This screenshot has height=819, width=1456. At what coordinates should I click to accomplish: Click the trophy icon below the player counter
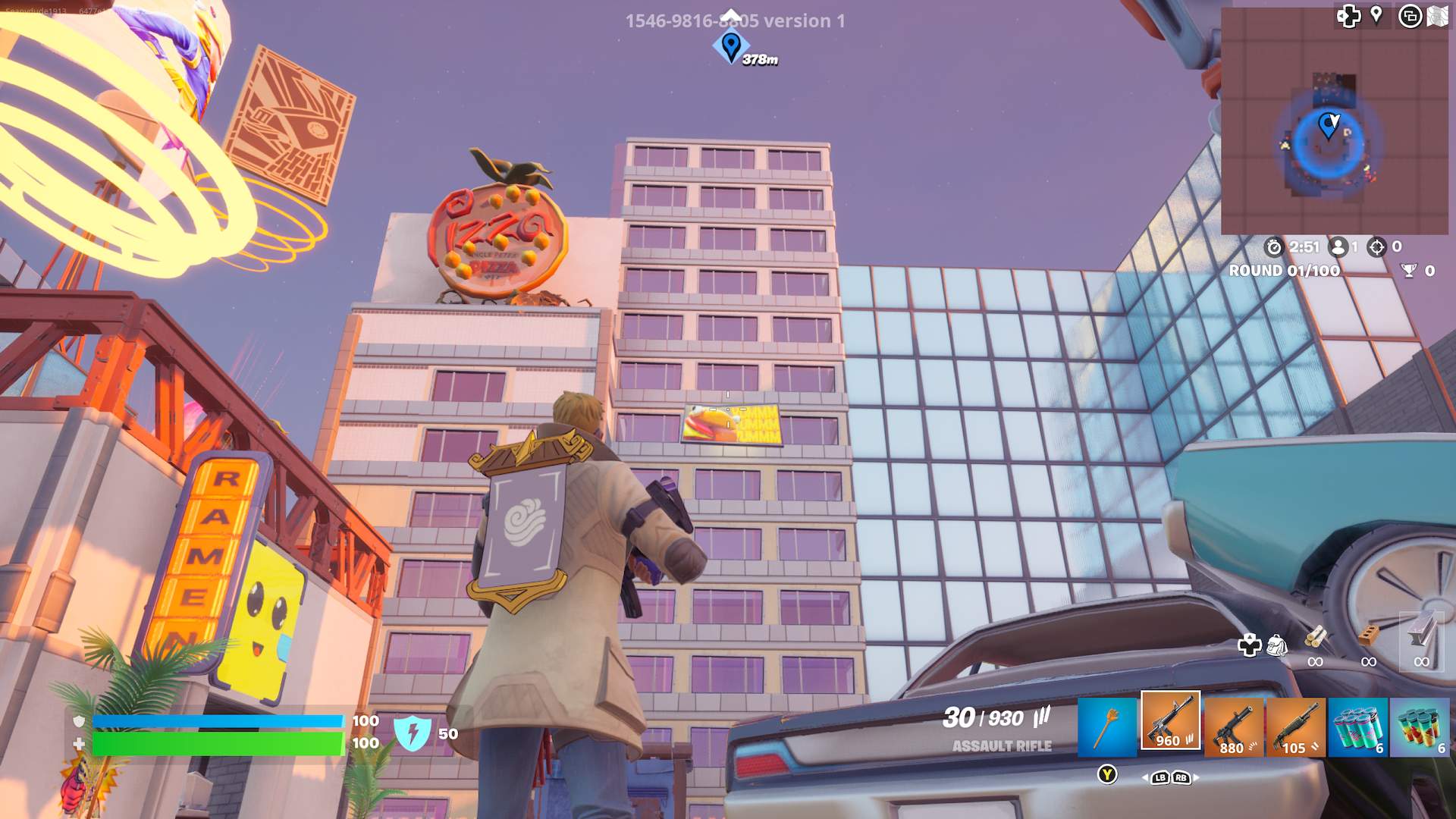[x=1409, y=271]
